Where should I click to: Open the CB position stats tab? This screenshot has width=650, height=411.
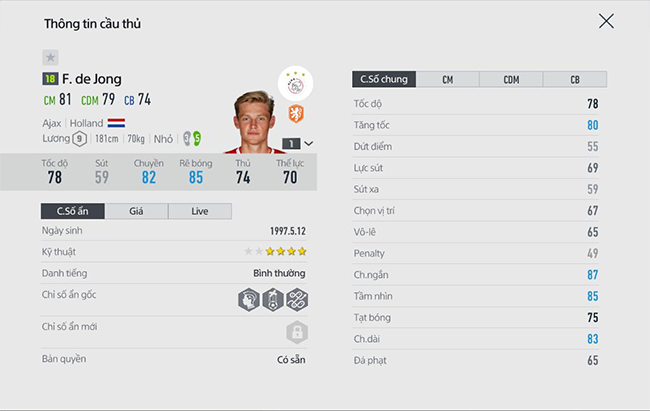click(575, 80)
